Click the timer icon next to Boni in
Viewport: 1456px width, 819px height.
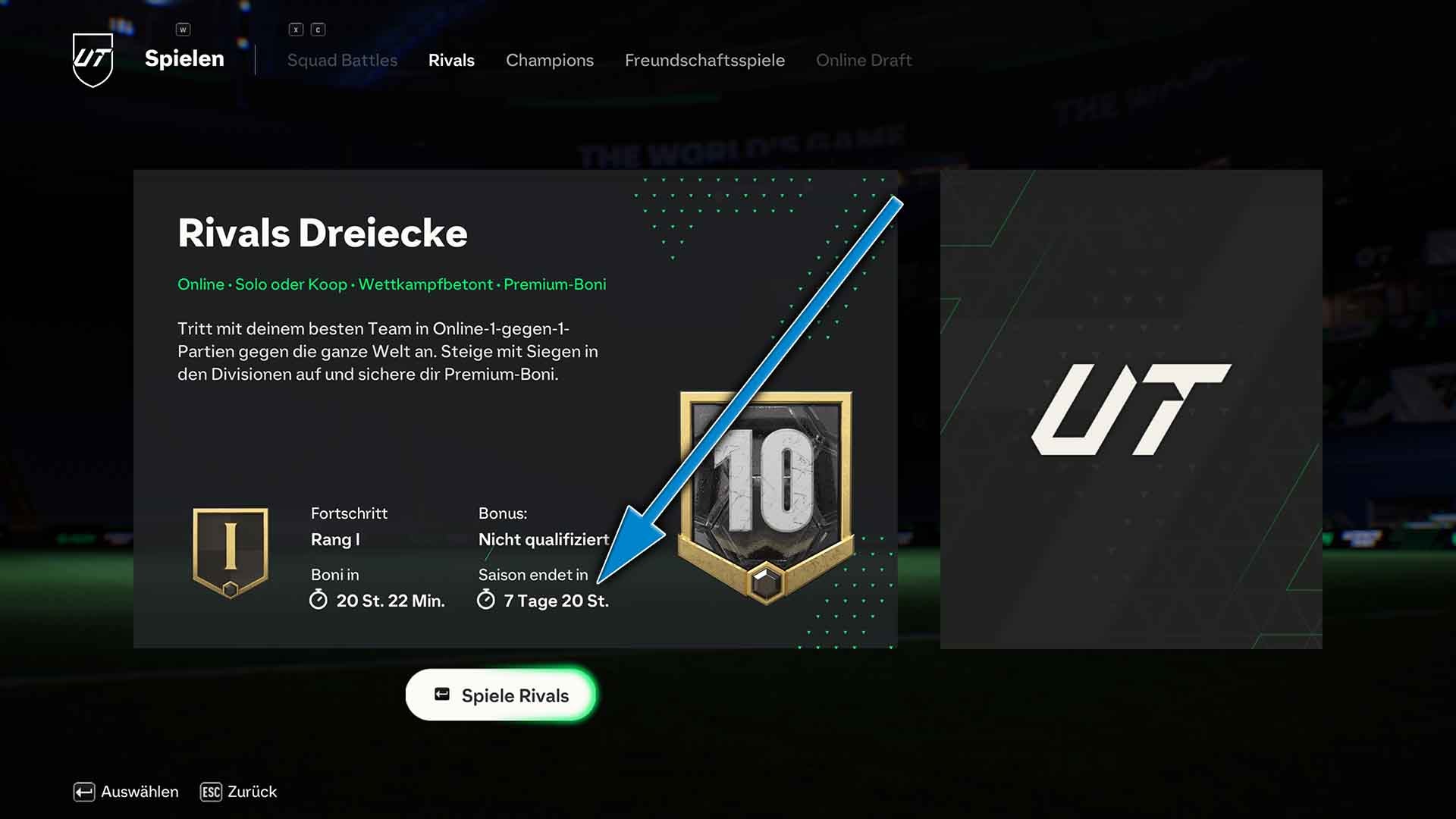click(x=319, y=600)
